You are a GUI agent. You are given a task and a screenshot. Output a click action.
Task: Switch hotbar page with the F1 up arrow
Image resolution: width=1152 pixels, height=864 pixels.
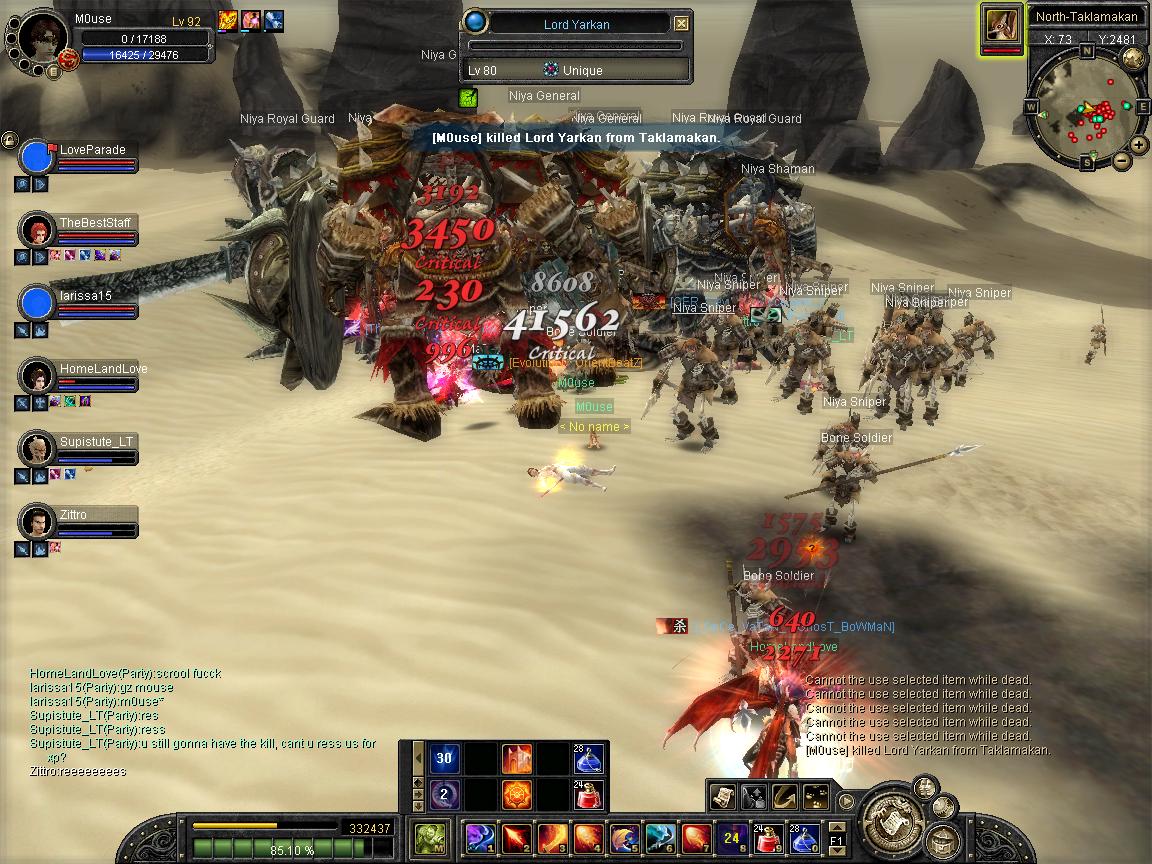836,827
